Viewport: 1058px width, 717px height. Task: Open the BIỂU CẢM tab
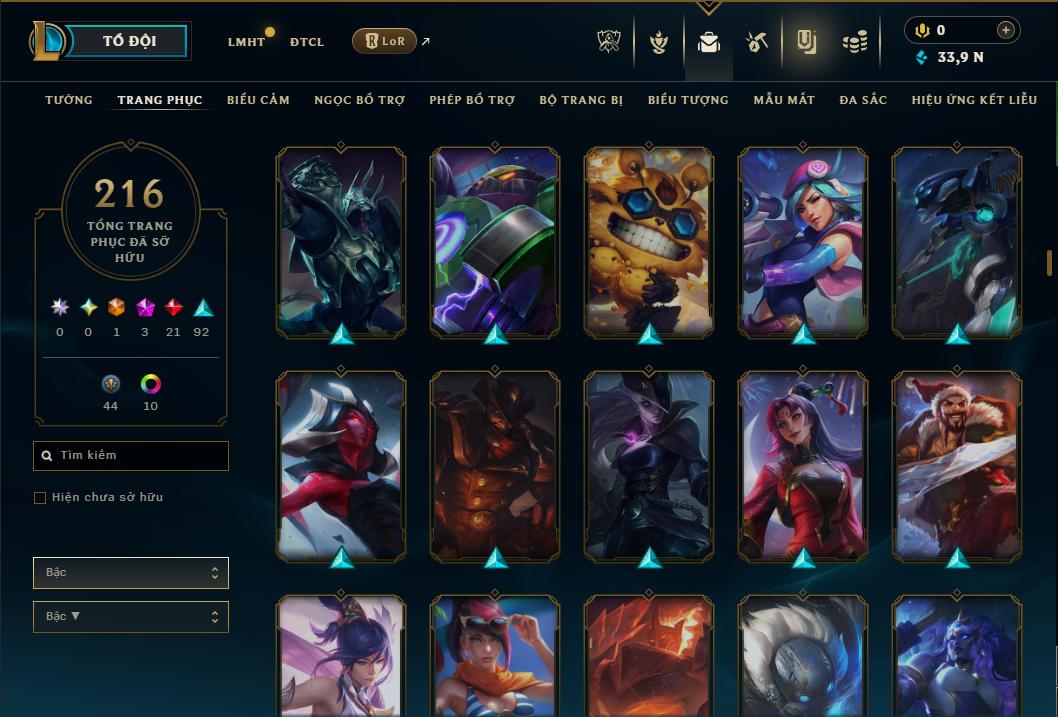click(x=258, y=100)
